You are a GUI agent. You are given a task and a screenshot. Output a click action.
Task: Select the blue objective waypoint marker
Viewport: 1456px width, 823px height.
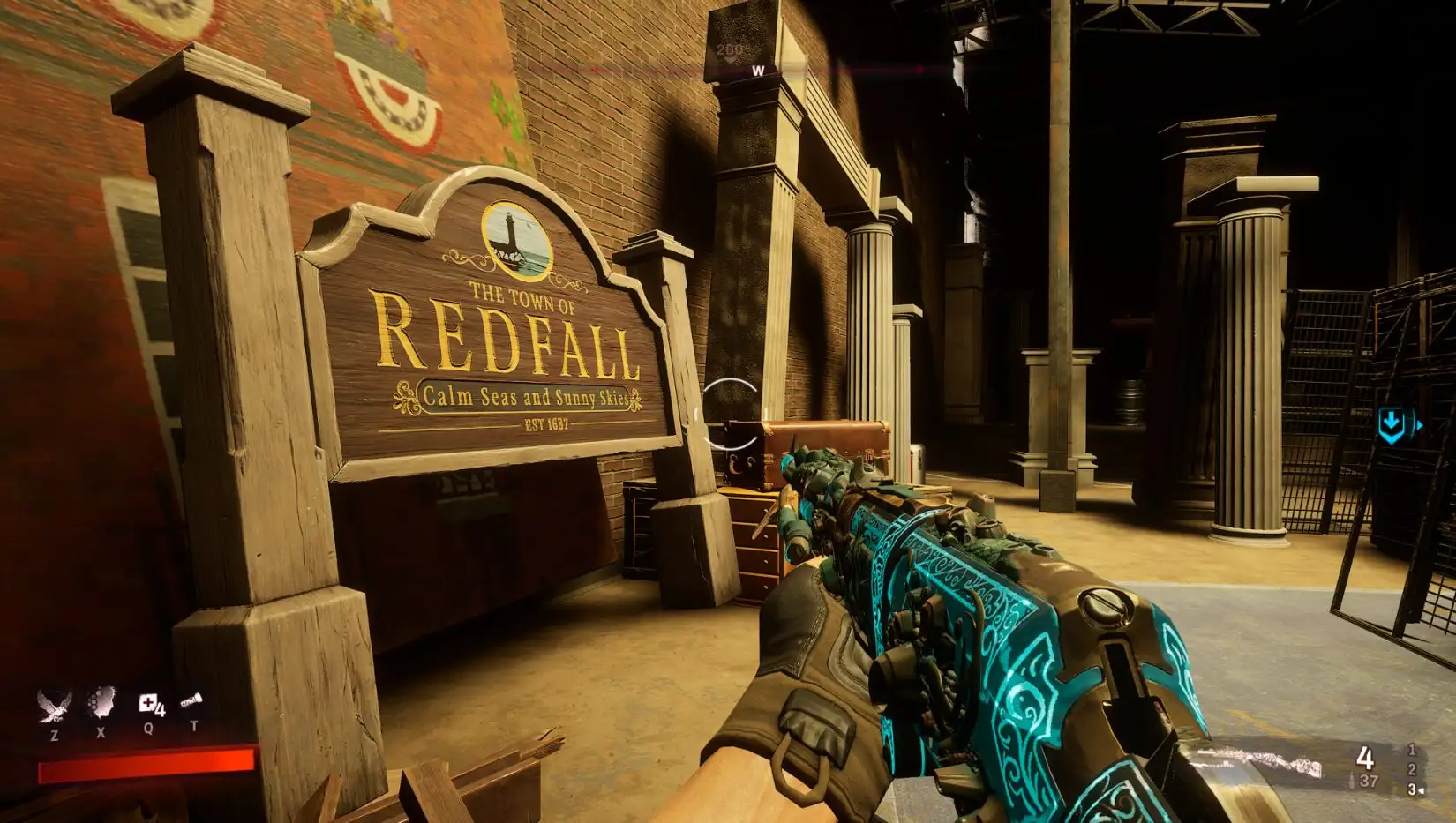1392,426
